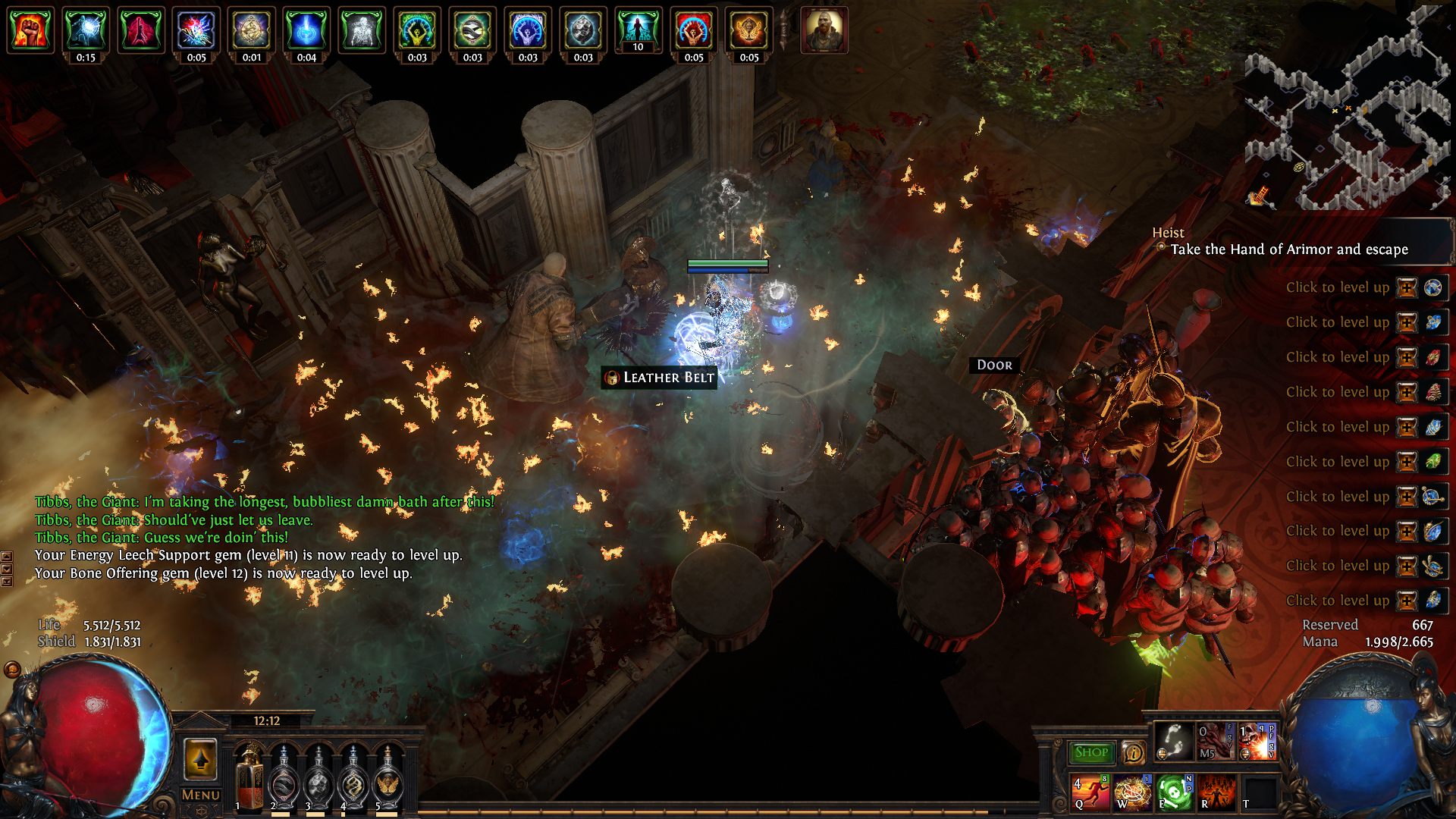Click the companion portrait at top
The width and height of the screenshot is (1456, 819).
[x=824, y=31]
